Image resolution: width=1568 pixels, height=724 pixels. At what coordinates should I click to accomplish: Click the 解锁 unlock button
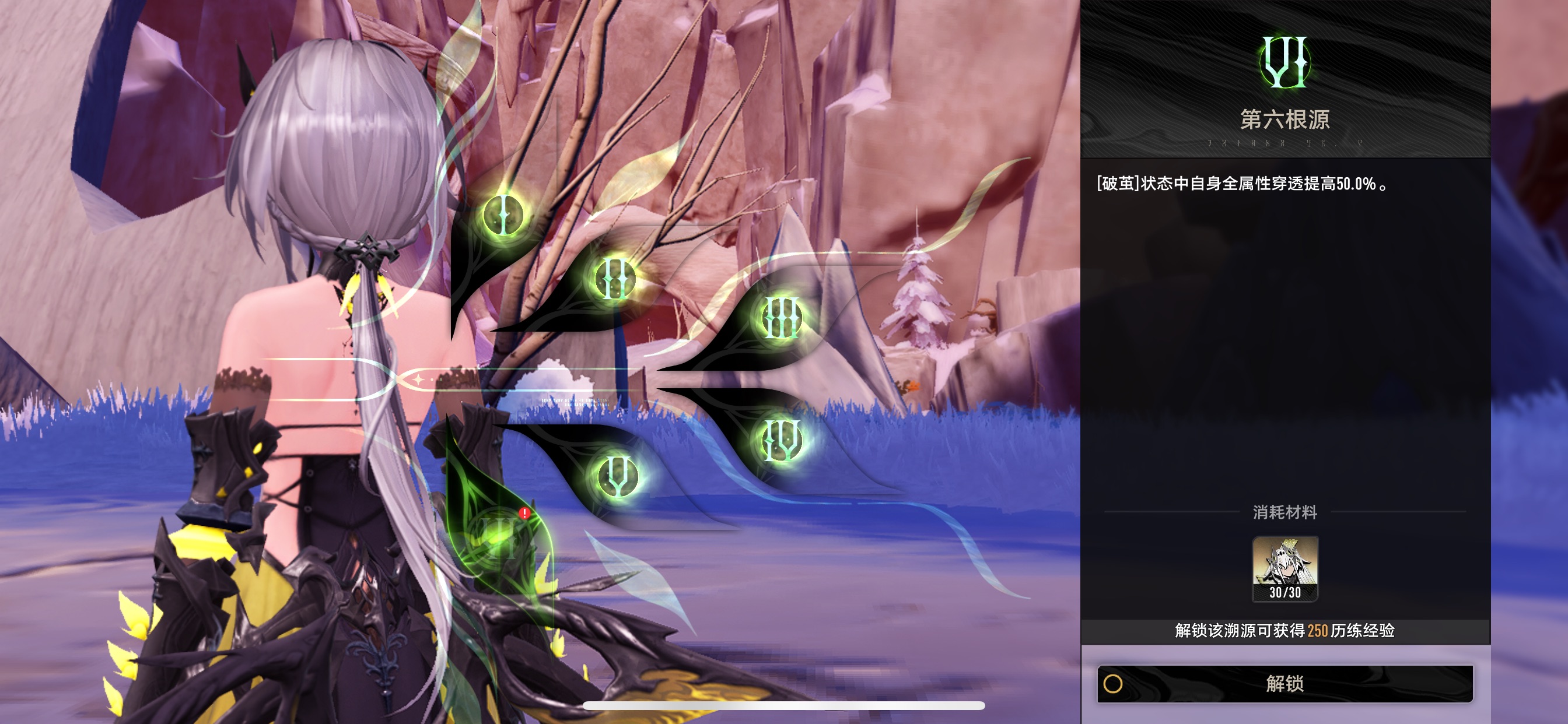pos(1284,684)
